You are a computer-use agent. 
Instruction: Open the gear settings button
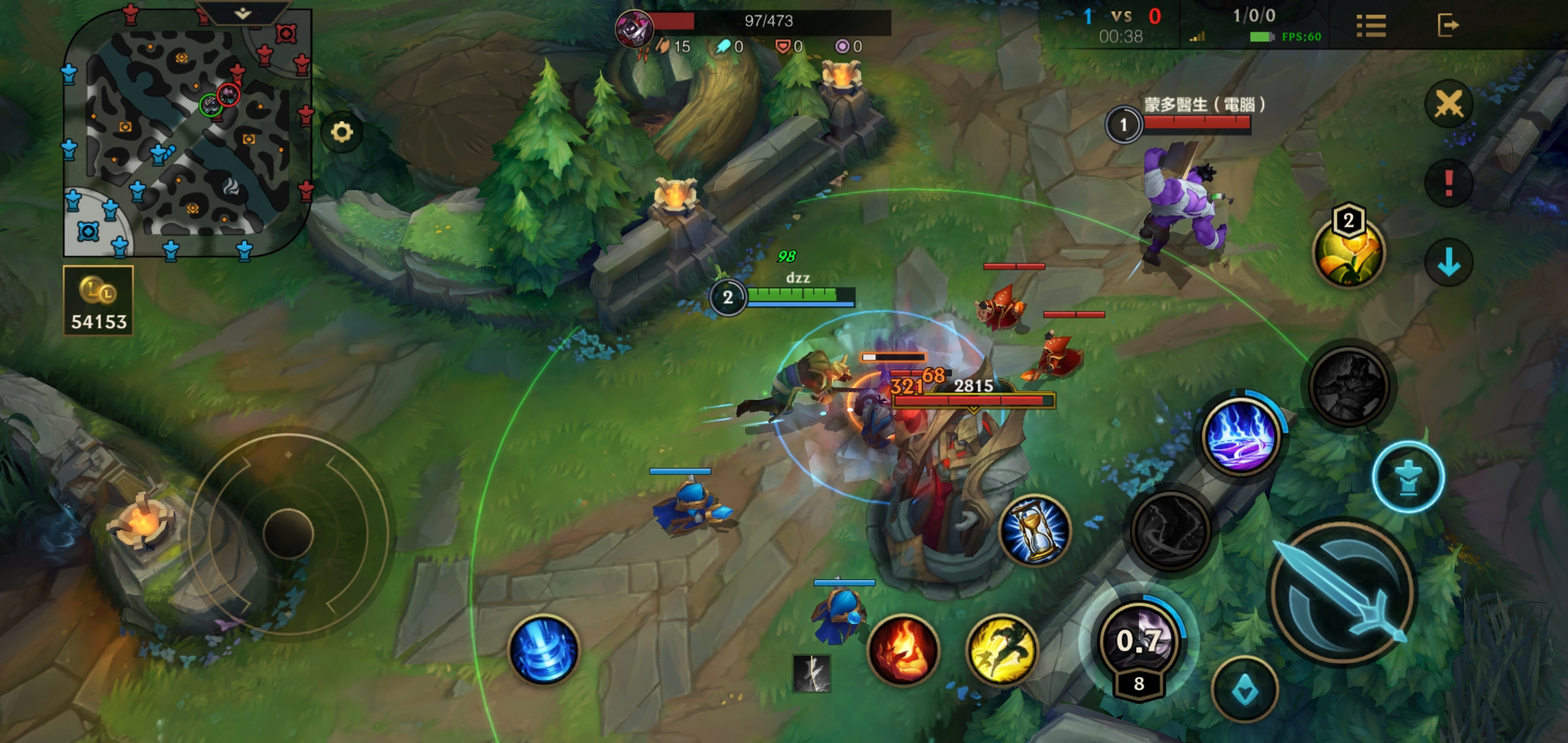(x=342, y=131)
